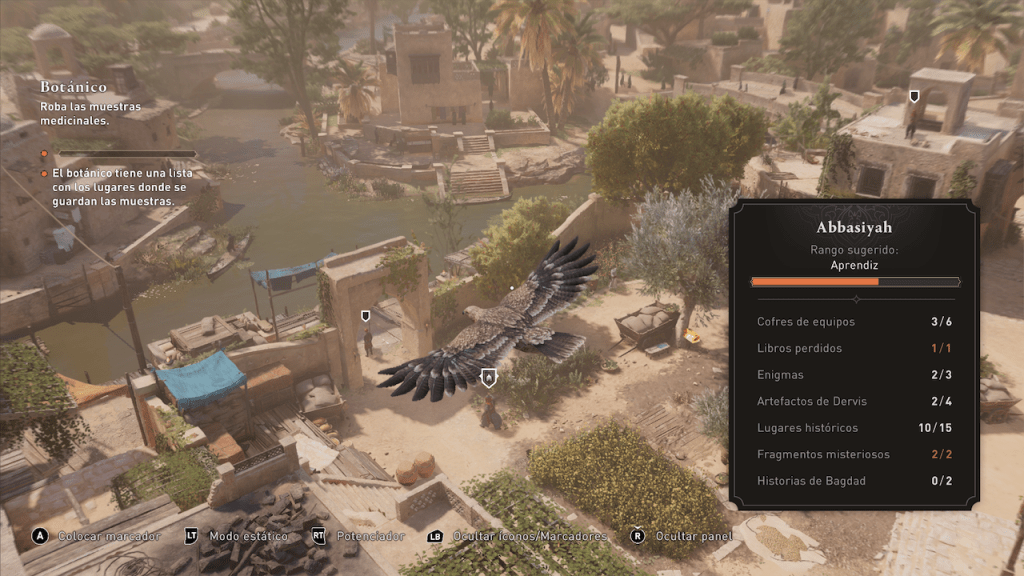Choose the Lugares históricos row
Screen dimensions: 1024x576
[853, 428]
